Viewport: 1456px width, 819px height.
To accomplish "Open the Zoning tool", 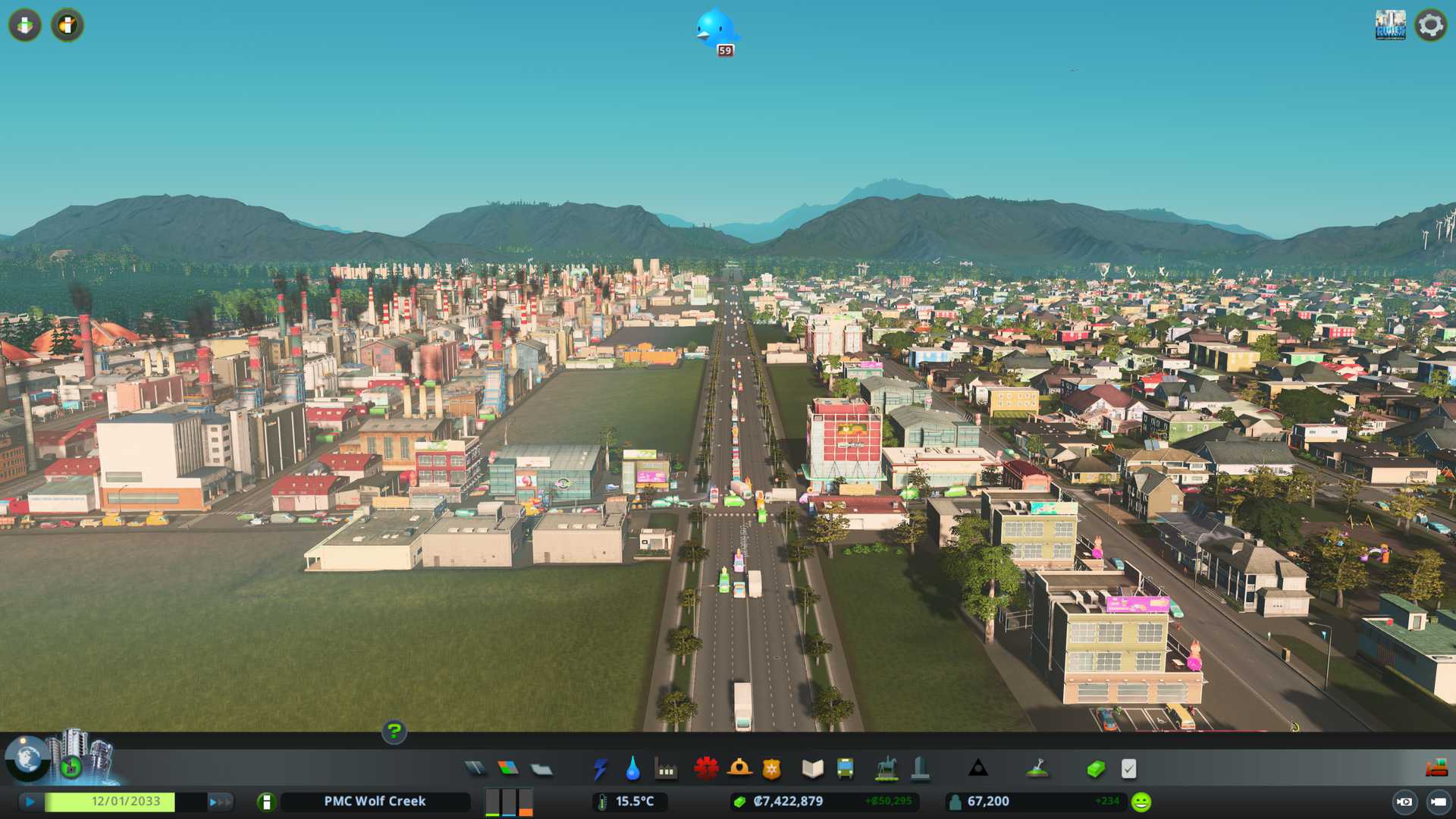I will point(508,769).
